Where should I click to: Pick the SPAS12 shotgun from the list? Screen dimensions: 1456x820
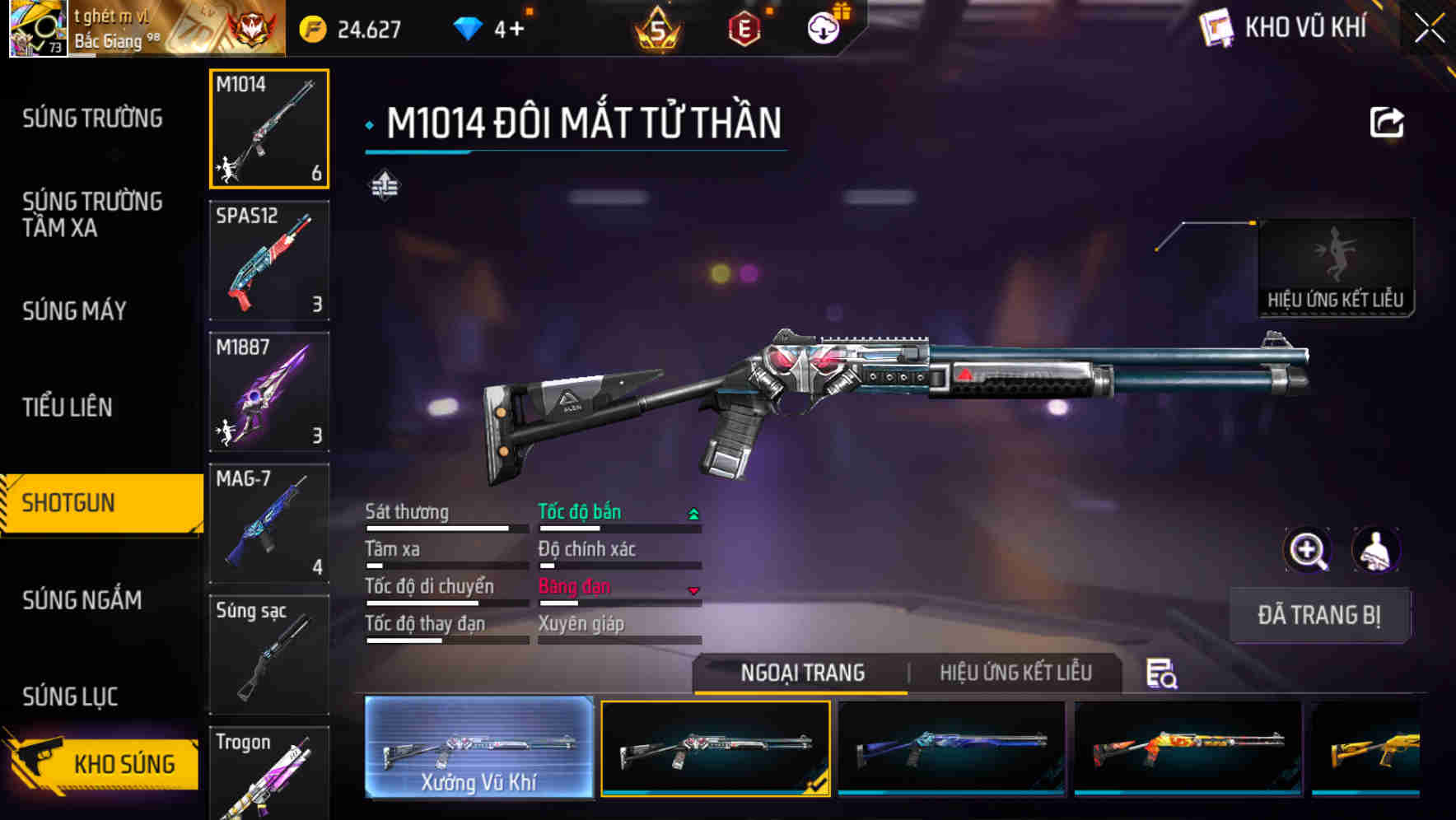tap(269, 260)
